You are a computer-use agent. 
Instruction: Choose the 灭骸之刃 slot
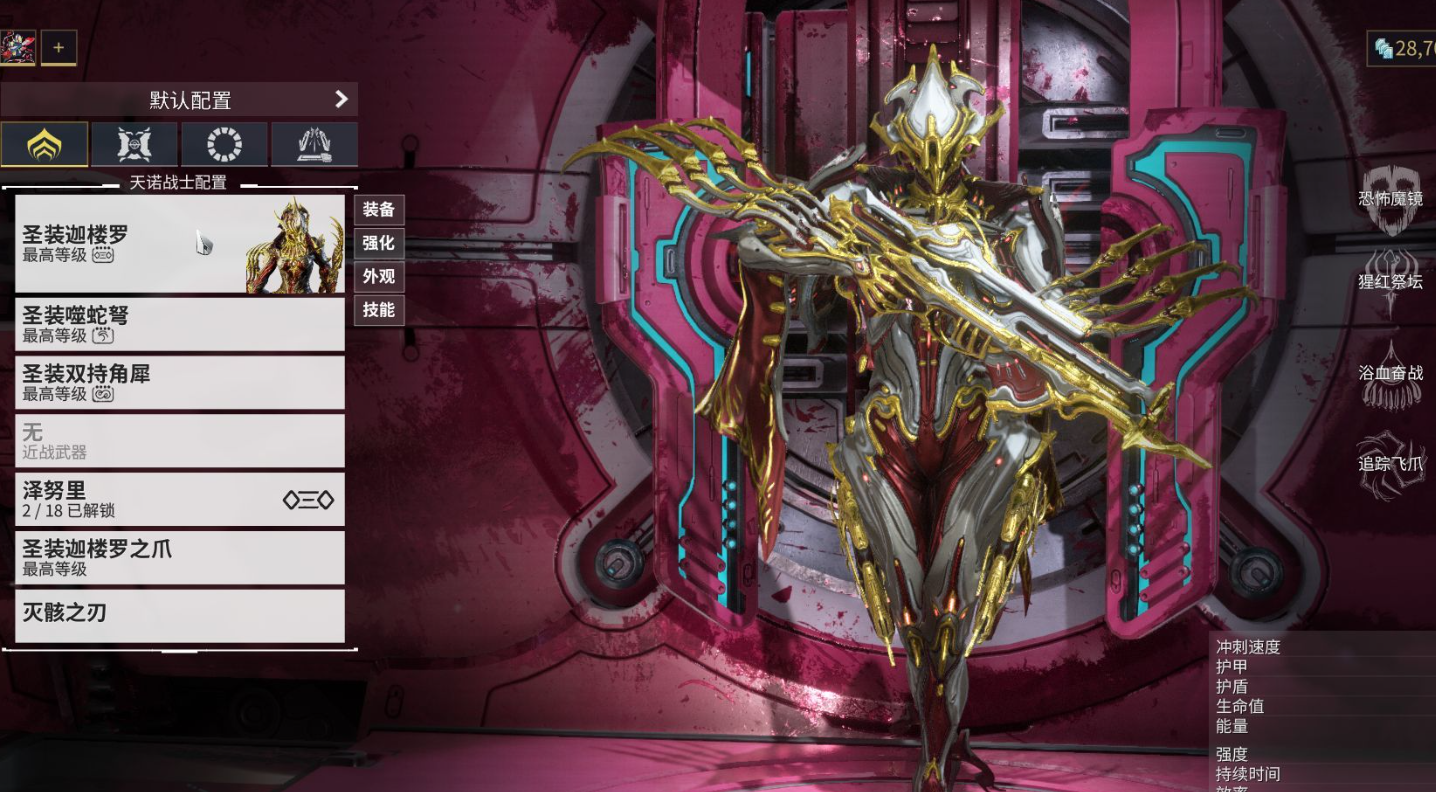click(179, 615)
